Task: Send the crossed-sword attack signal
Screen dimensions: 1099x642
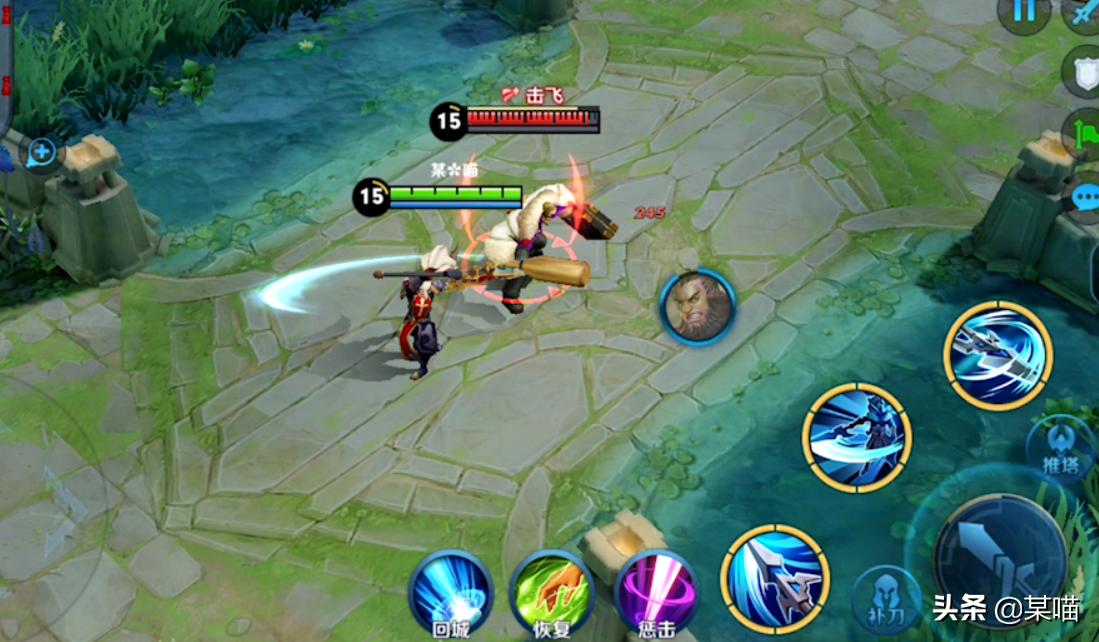Action: (1084, 14)
